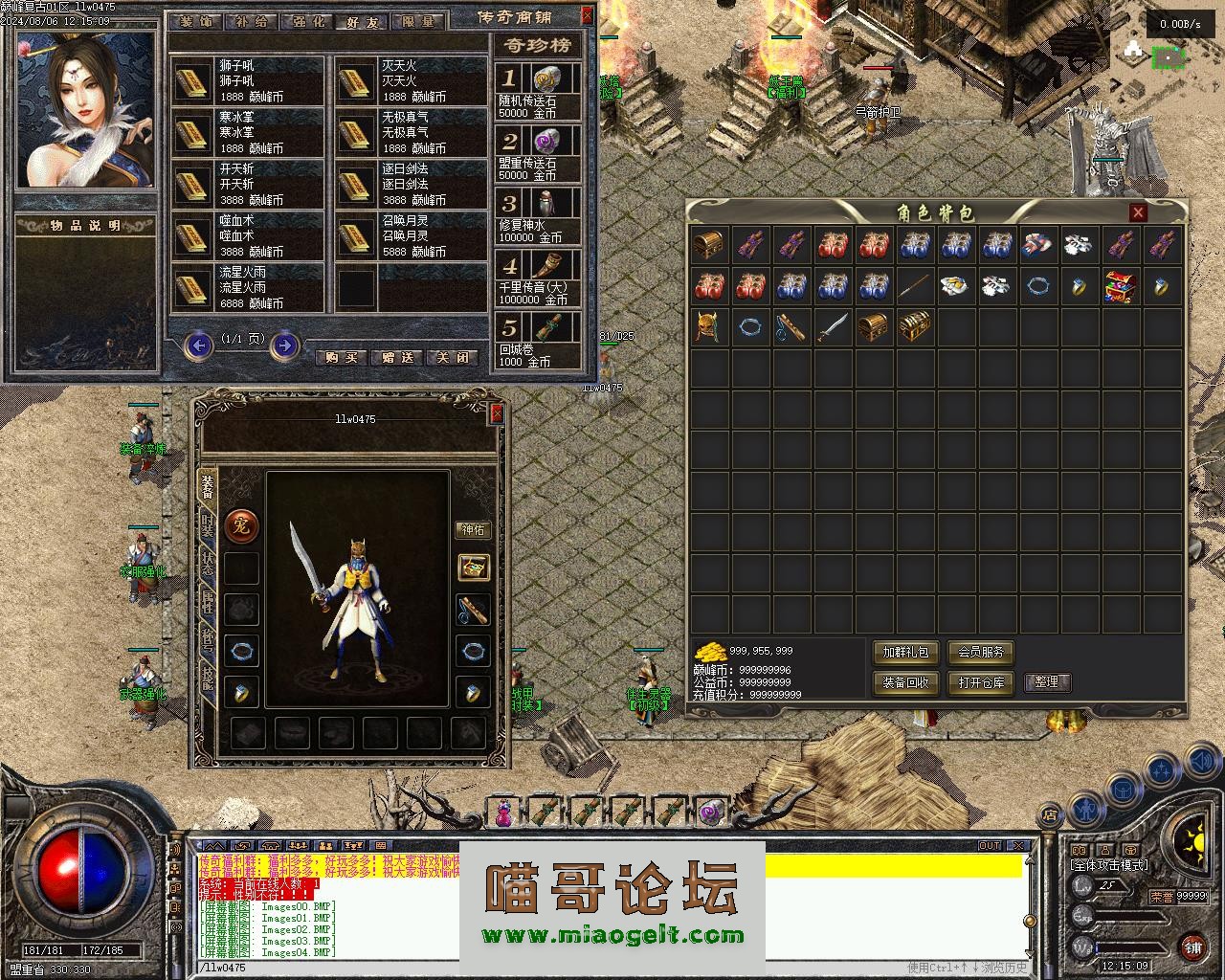Click the 装备回收 equipment recycle button
This screenshot has width=1225, height=980.
point(905,682)
